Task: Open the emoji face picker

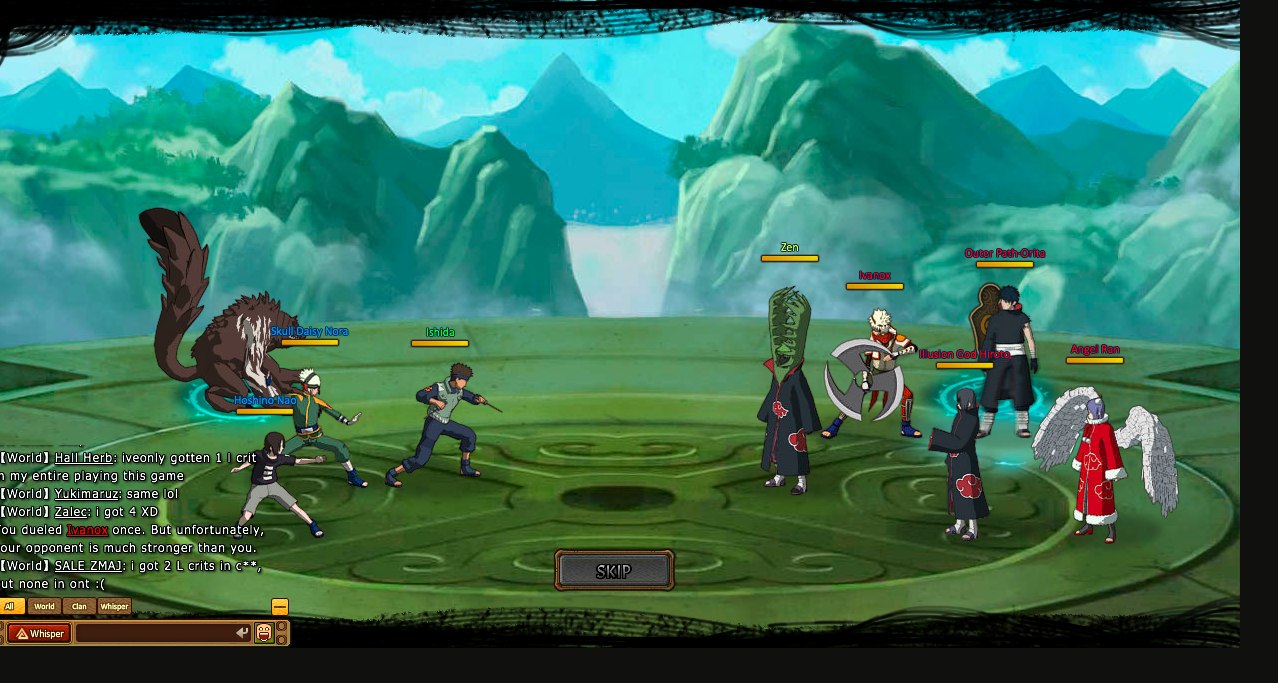Action: 264,633
